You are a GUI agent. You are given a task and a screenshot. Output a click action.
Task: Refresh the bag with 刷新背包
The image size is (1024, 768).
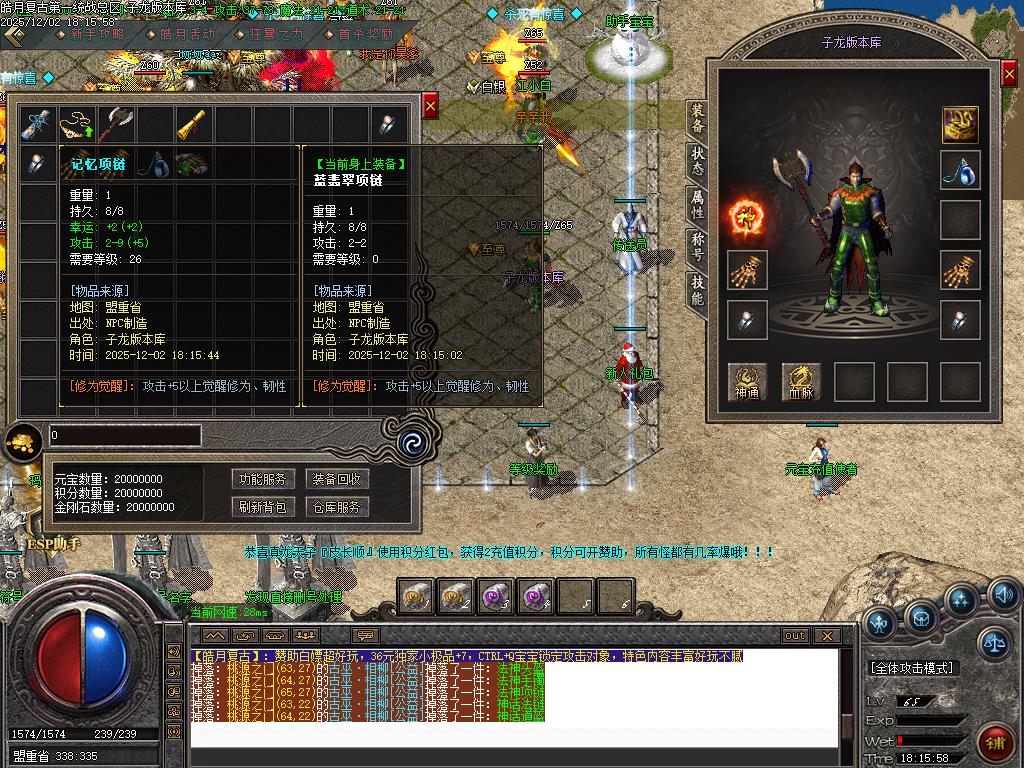coord(261,507)
